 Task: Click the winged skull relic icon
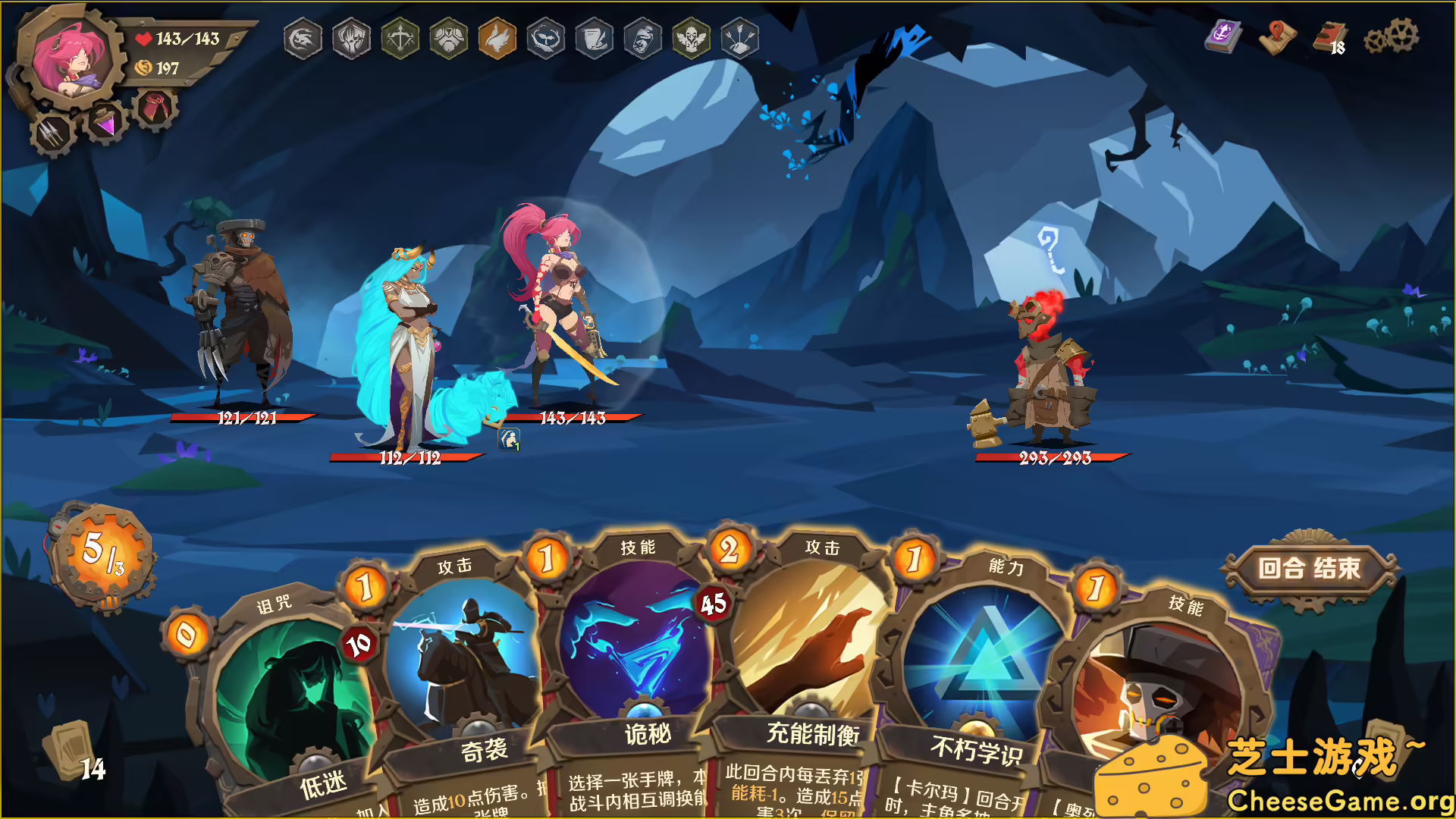690,39
